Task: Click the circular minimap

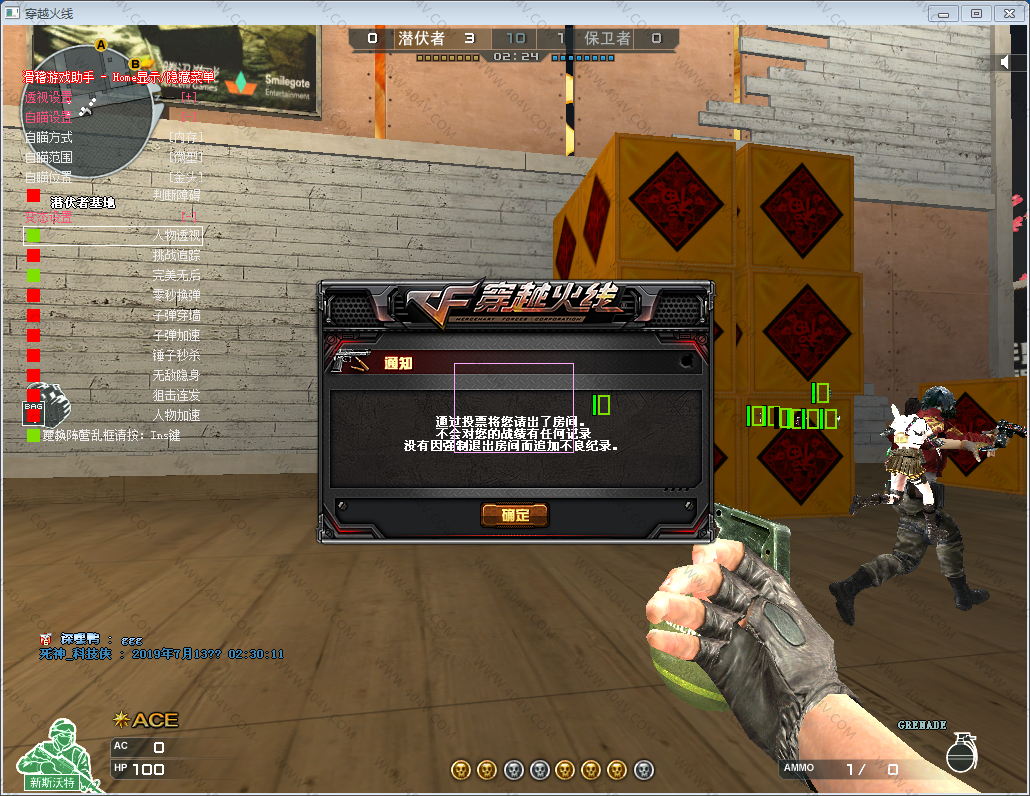Action: (x=88, y=112)
